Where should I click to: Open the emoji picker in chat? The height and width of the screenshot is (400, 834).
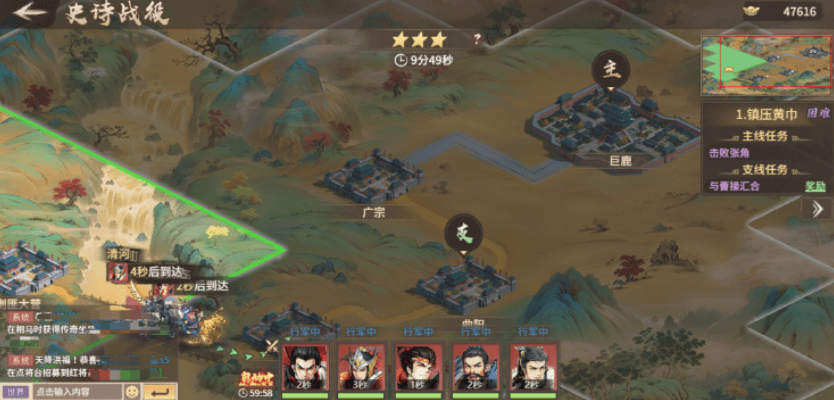(x=132, y=392)
